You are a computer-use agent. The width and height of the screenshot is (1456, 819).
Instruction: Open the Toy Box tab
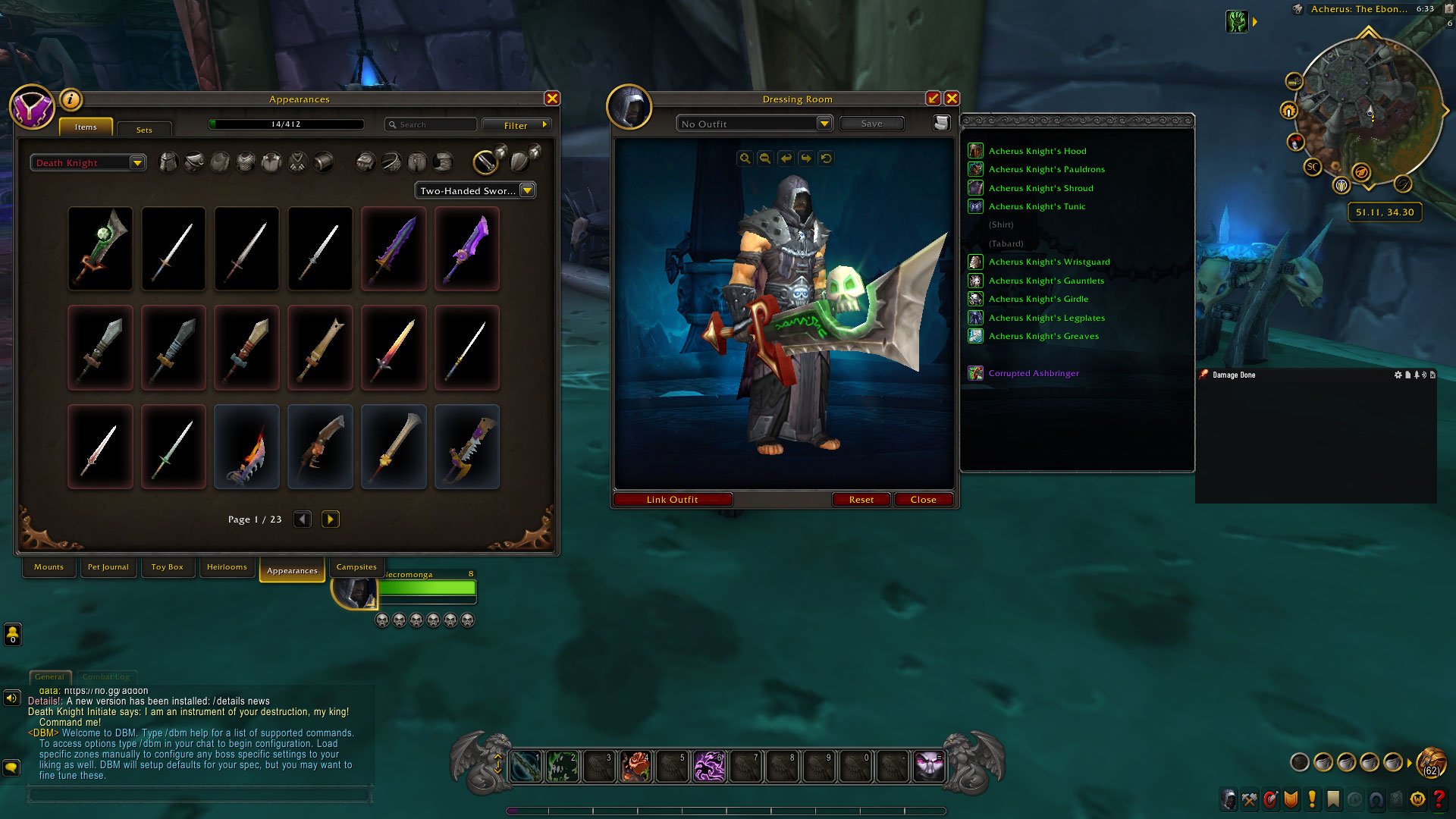[167, 567]
